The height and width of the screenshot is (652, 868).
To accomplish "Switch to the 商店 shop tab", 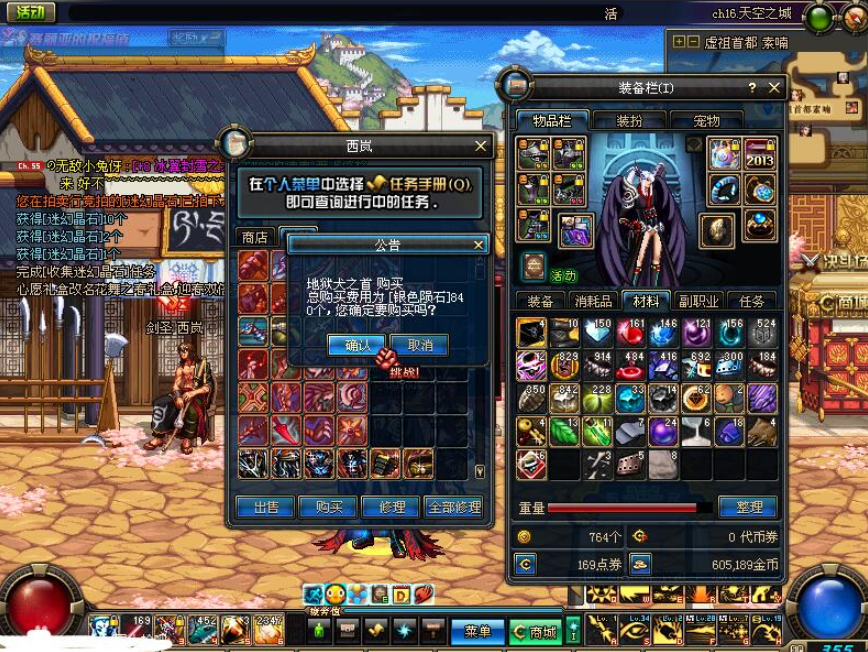I will pyautogui.click(x=255, y=237).
